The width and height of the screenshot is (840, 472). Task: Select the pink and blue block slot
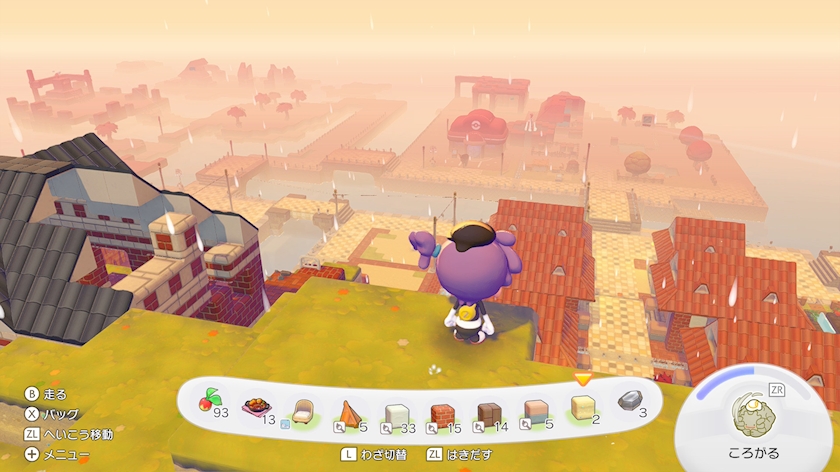[x=536, y=412]
